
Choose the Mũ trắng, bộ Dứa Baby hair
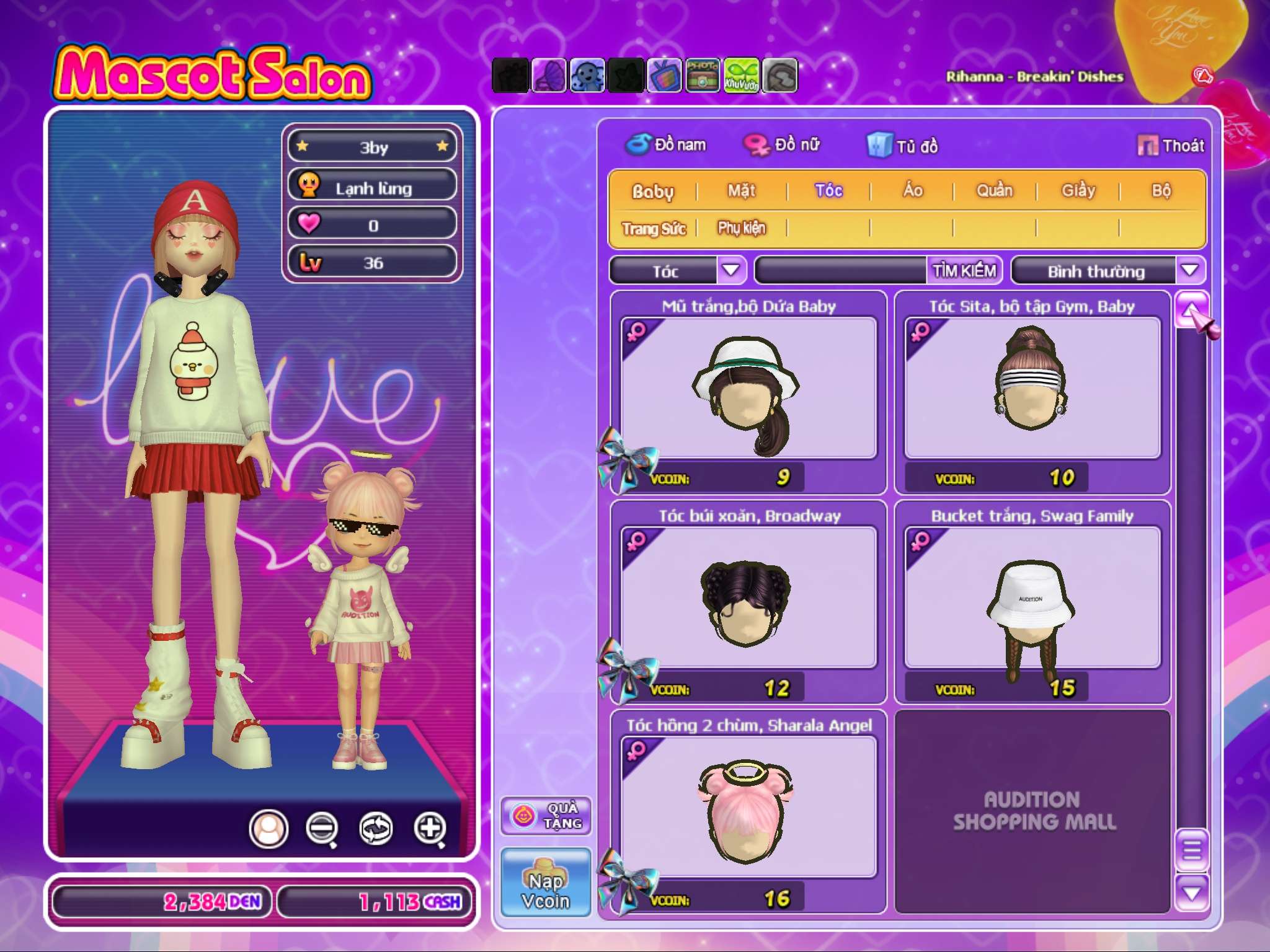748,389
